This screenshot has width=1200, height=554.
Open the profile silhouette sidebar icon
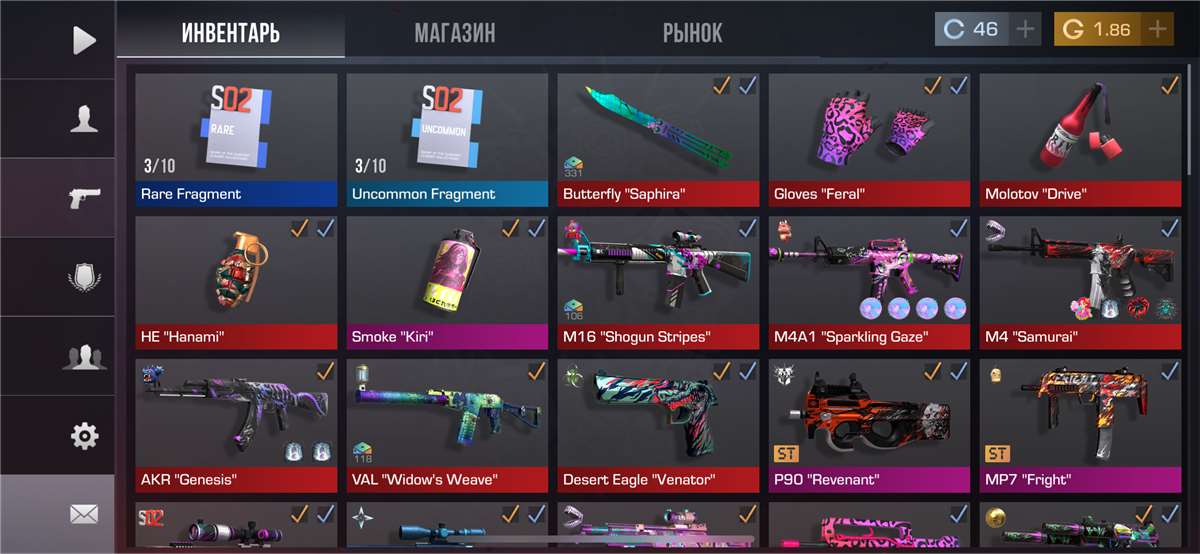(x=84, y=119)
